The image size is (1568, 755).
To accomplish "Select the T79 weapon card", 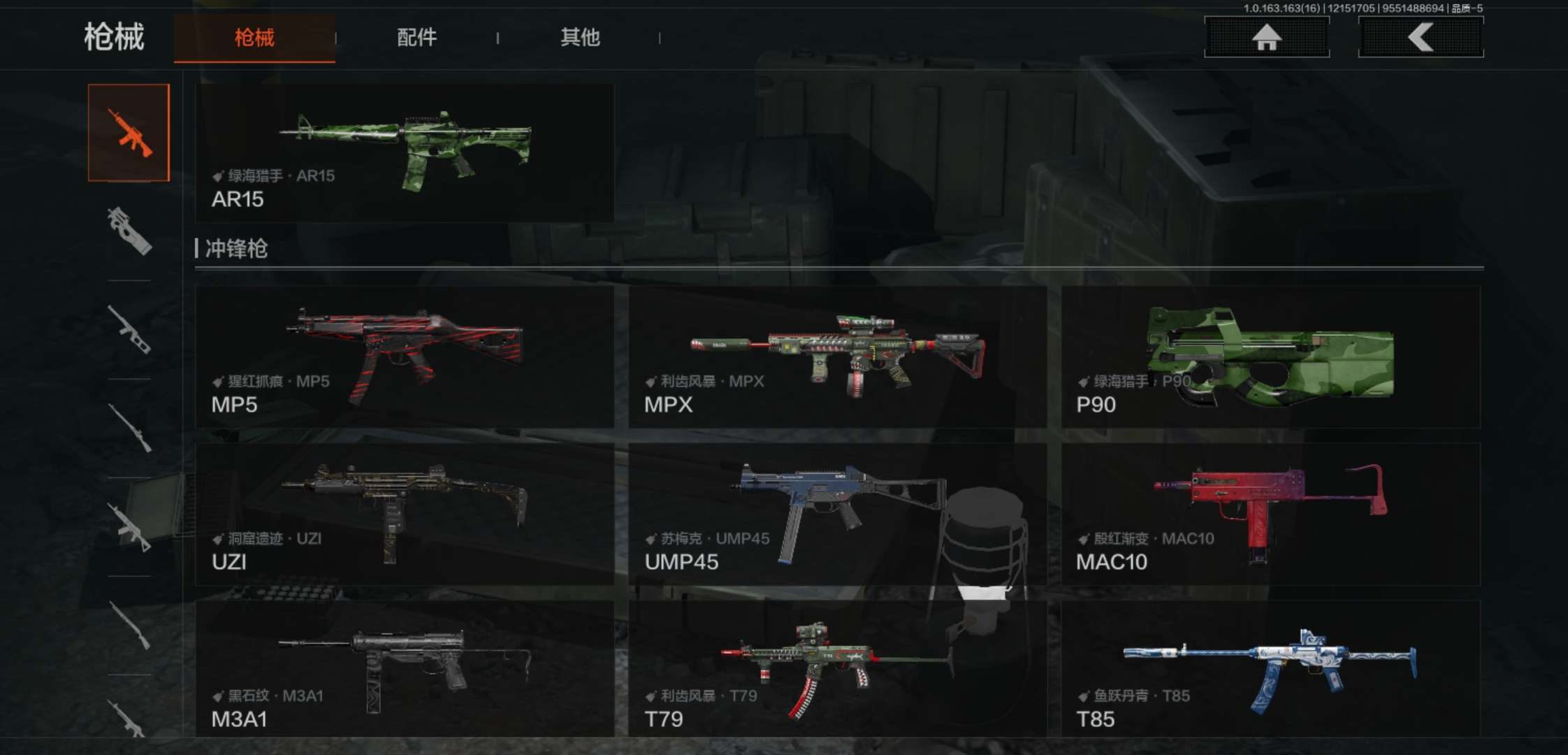I will [837, 669].
